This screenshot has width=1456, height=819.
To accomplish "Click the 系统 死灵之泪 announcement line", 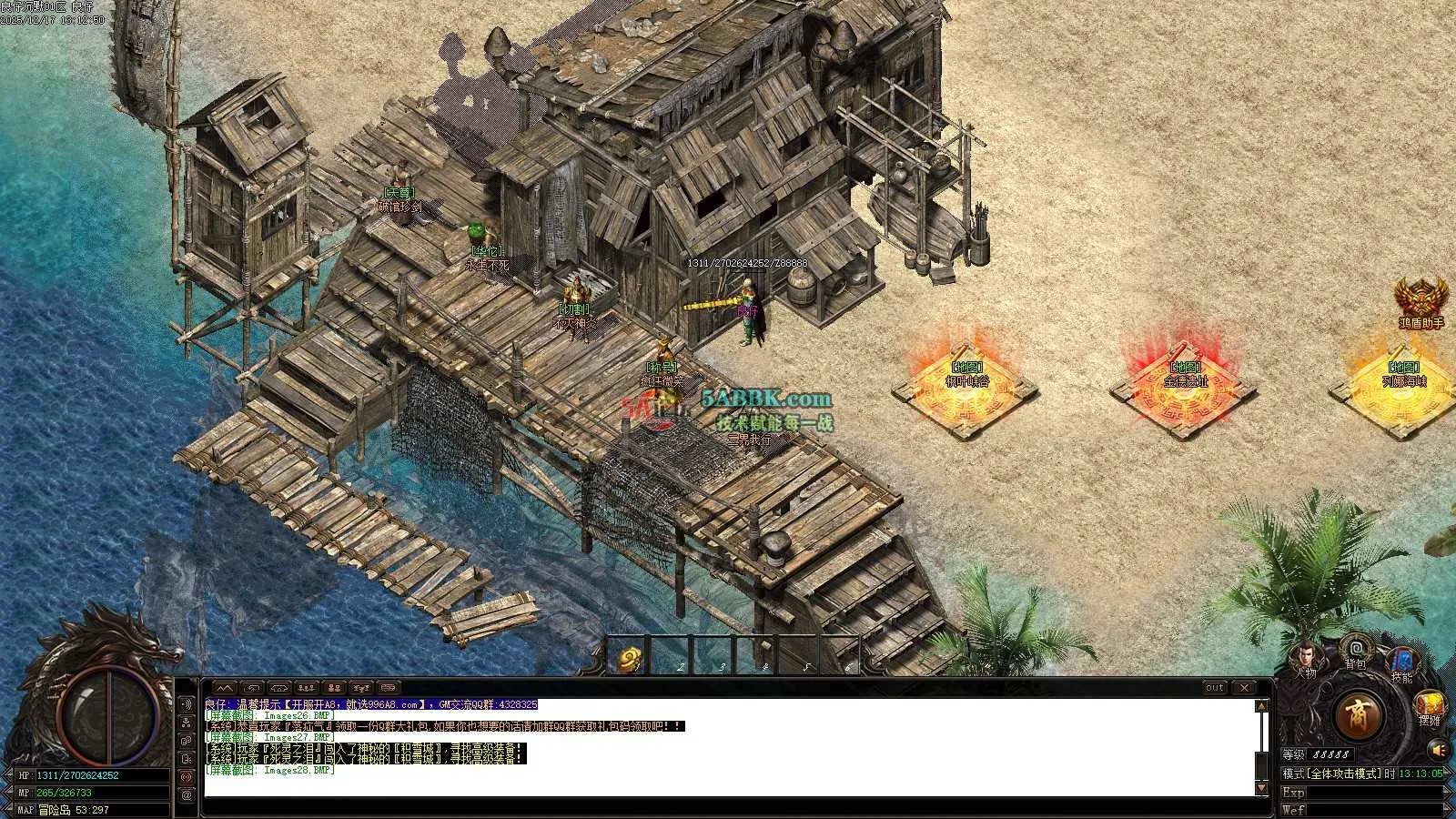I will click(366, 748).
